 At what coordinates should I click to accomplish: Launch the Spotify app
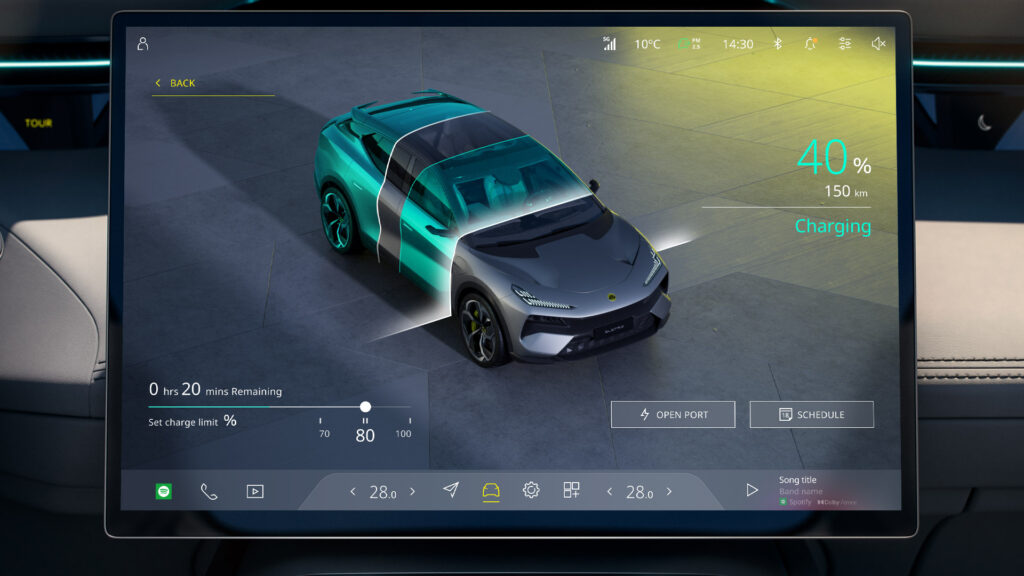163,491
